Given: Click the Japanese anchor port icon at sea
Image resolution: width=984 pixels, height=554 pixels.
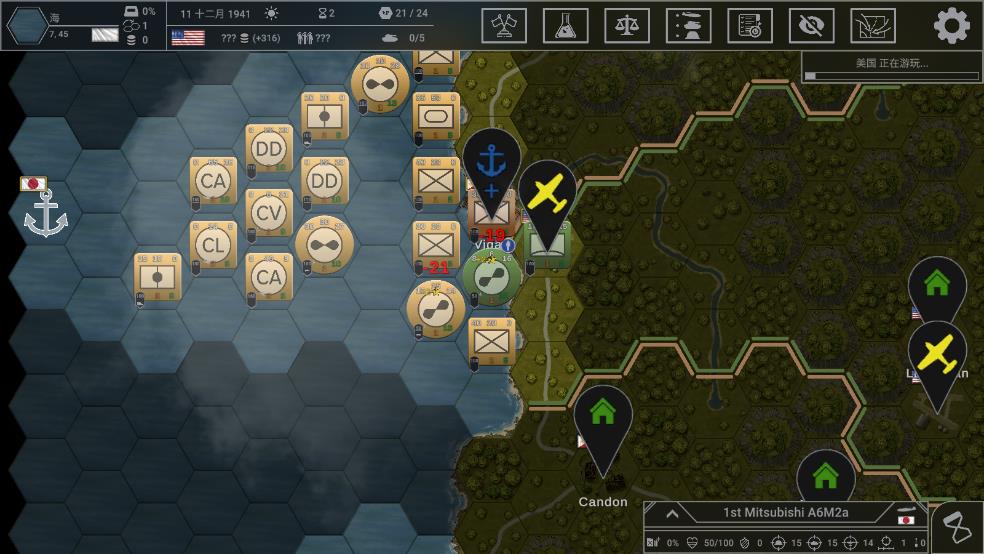Looking at the screenshot, I should coord(45,214).
